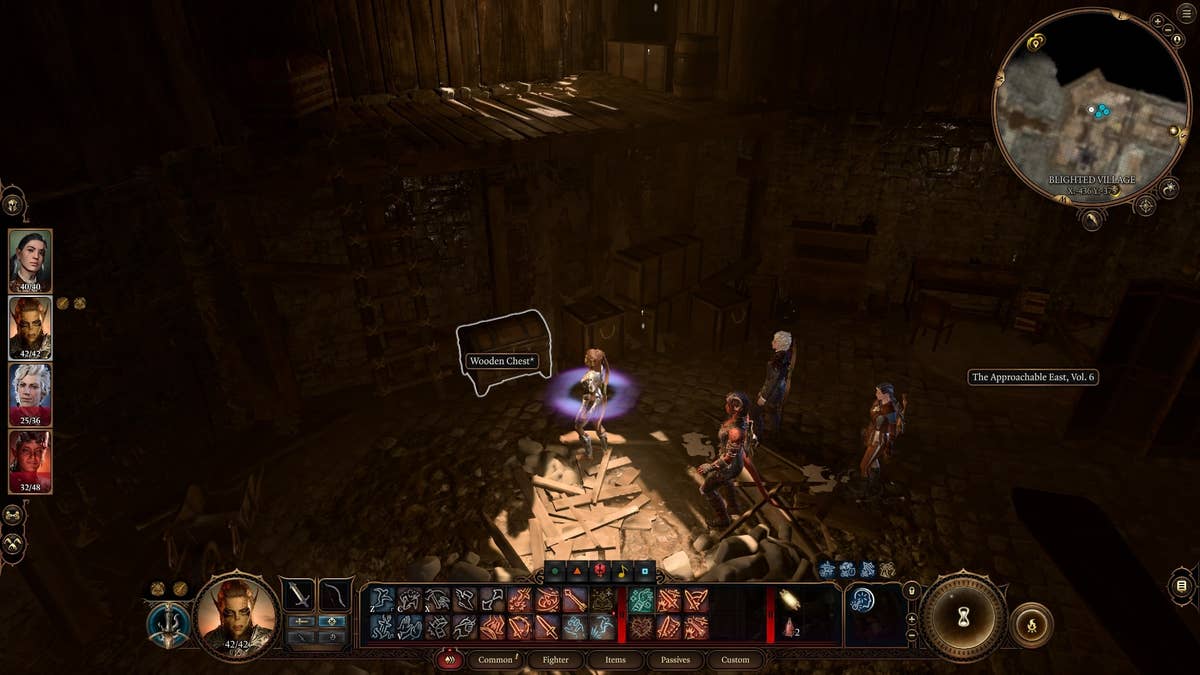Select the melee sword weapon slot
Screen dimensions: 1200x675
299,594
